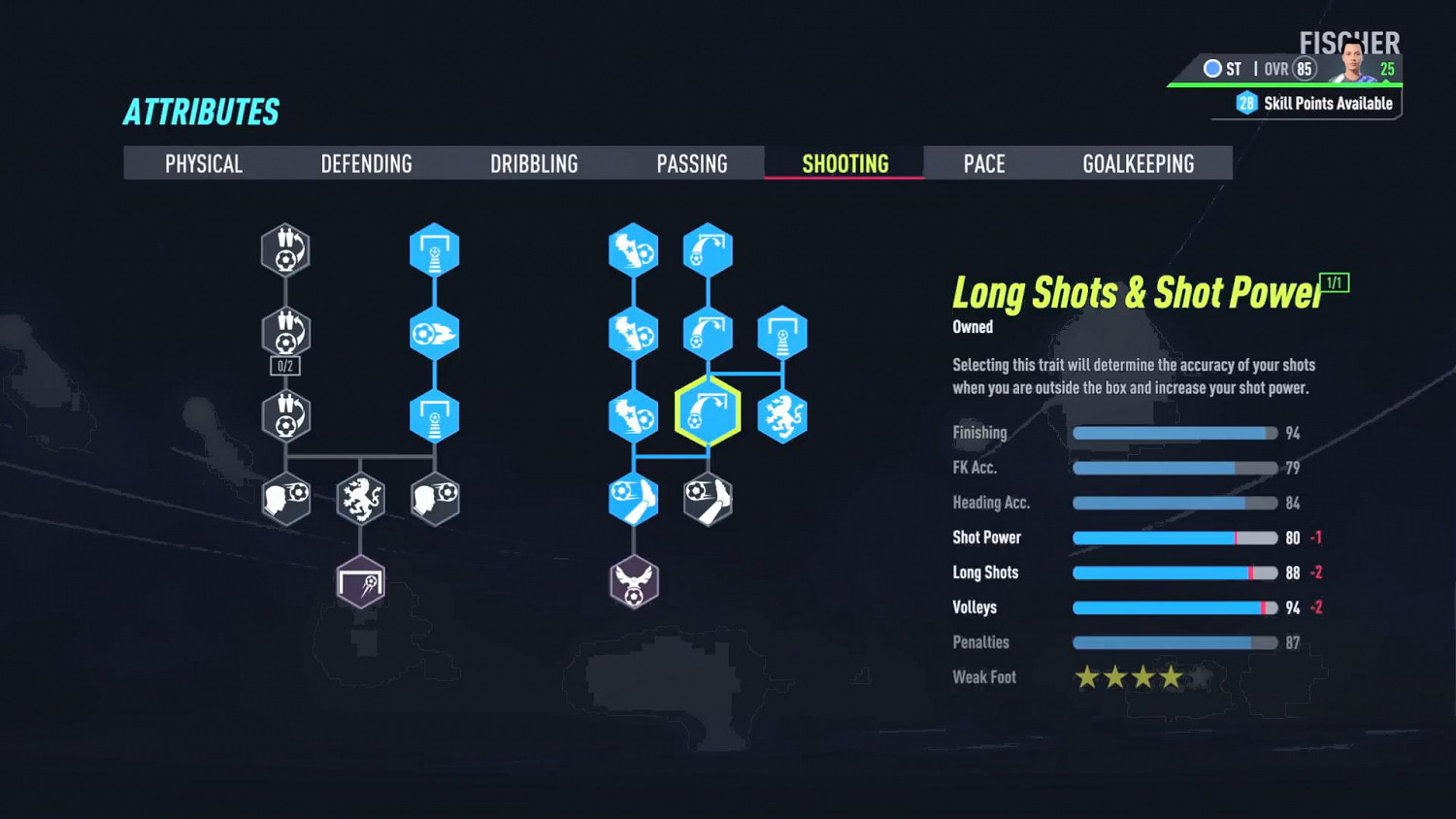Select the yellow-outlined Long Shots & Shot Power node
Screen dimensions: 1456x819
[708, 413]
